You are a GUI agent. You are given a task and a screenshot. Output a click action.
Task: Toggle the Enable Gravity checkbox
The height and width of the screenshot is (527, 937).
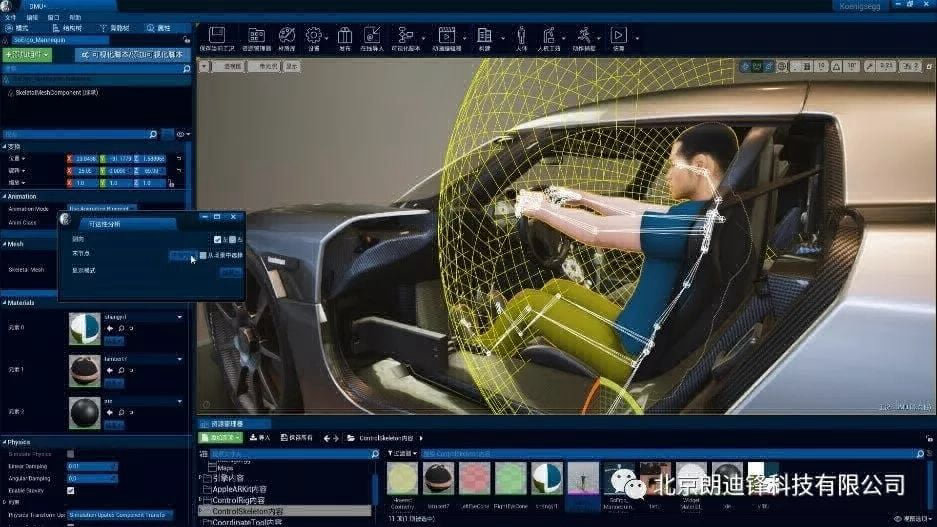click(x=70, y=491)
